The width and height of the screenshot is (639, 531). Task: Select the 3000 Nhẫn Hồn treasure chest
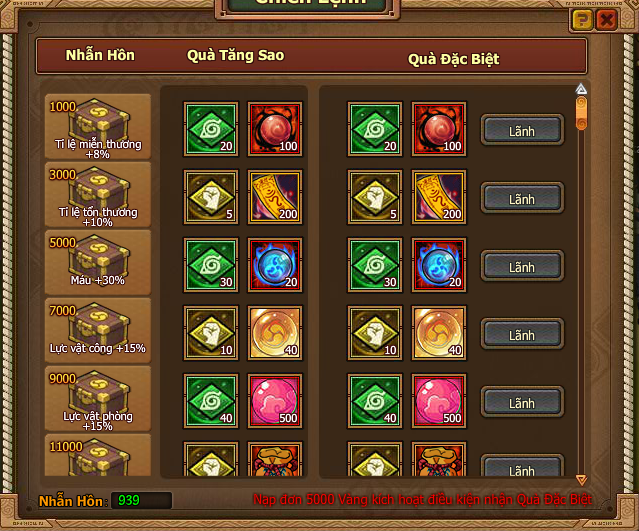pos(98,194)
